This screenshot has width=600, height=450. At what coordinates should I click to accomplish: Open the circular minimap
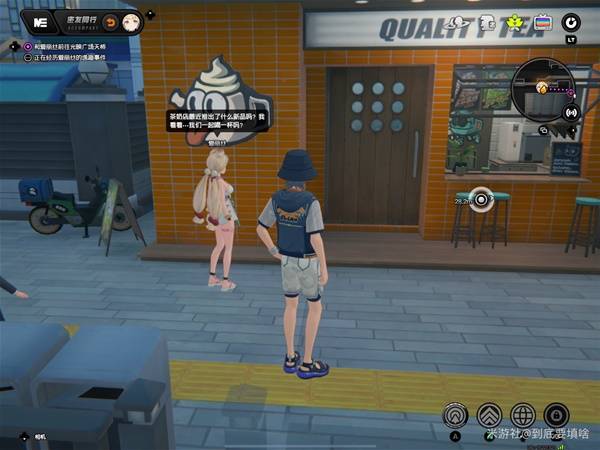(x=539, y=88)
